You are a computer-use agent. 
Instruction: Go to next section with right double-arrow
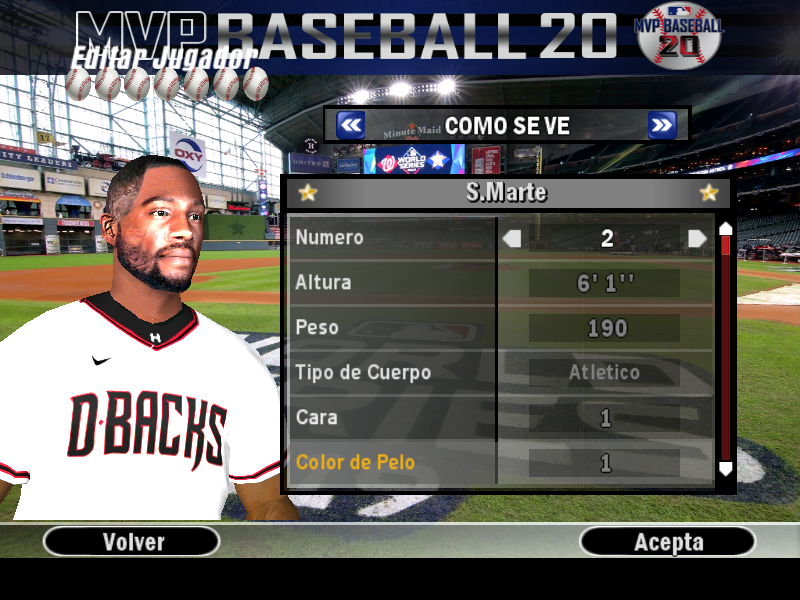tap(662, 125)
